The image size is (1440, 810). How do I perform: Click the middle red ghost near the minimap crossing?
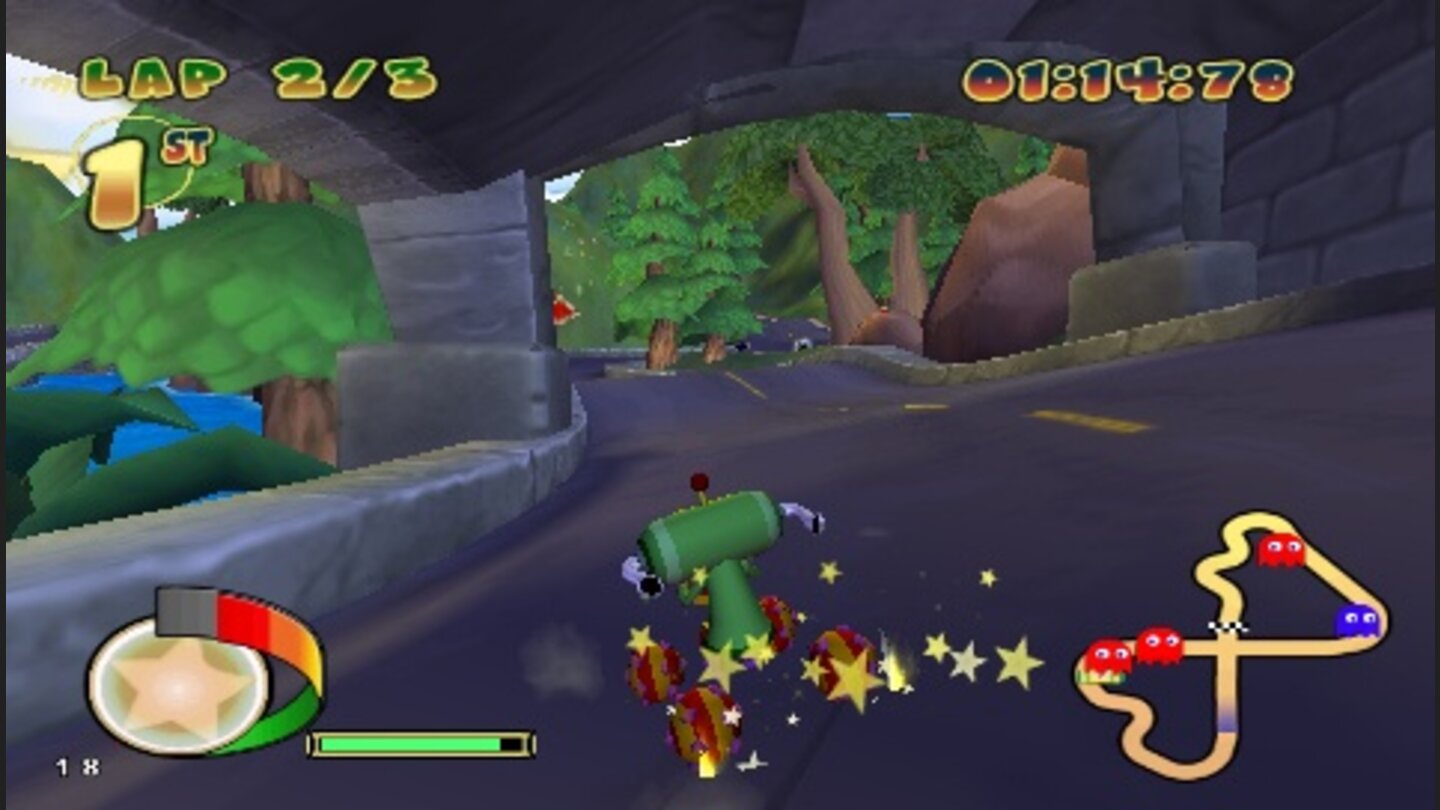1160,645
